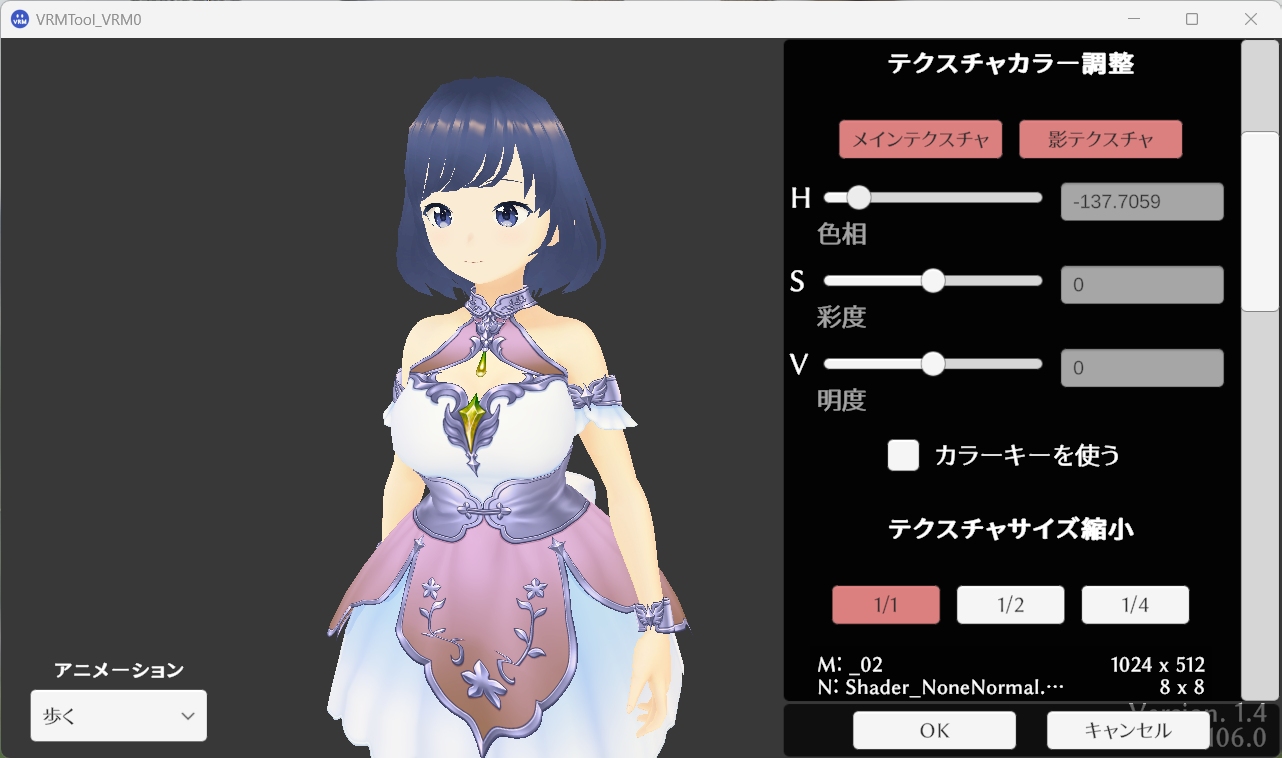1282x758 pixels.
Task: Cancel the dialog with キャンセル
Action: click(1127, 730)
